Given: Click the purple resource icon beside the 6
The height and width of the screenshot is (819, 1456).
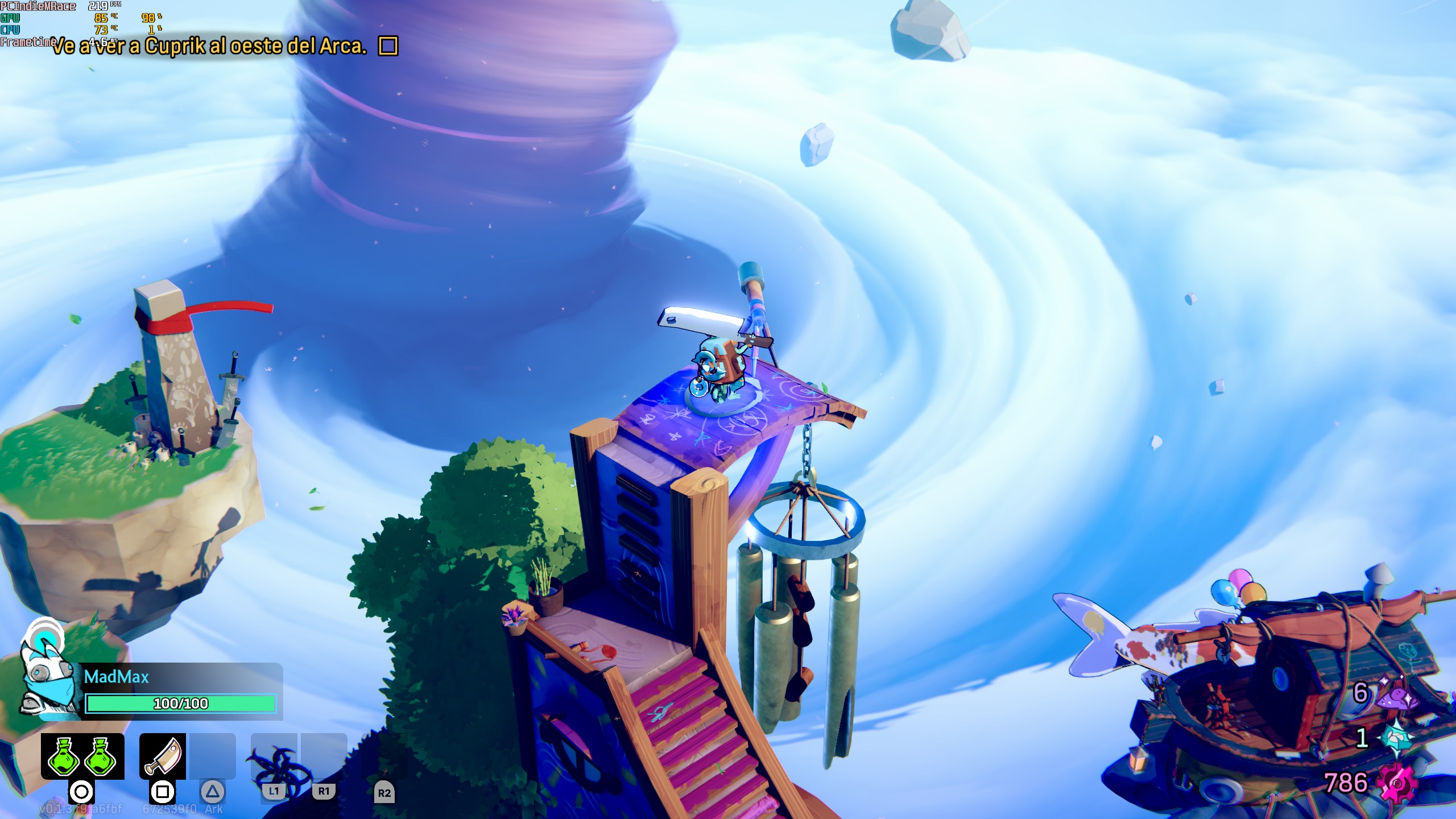Looking at the screenshot, I should 1396,694.
